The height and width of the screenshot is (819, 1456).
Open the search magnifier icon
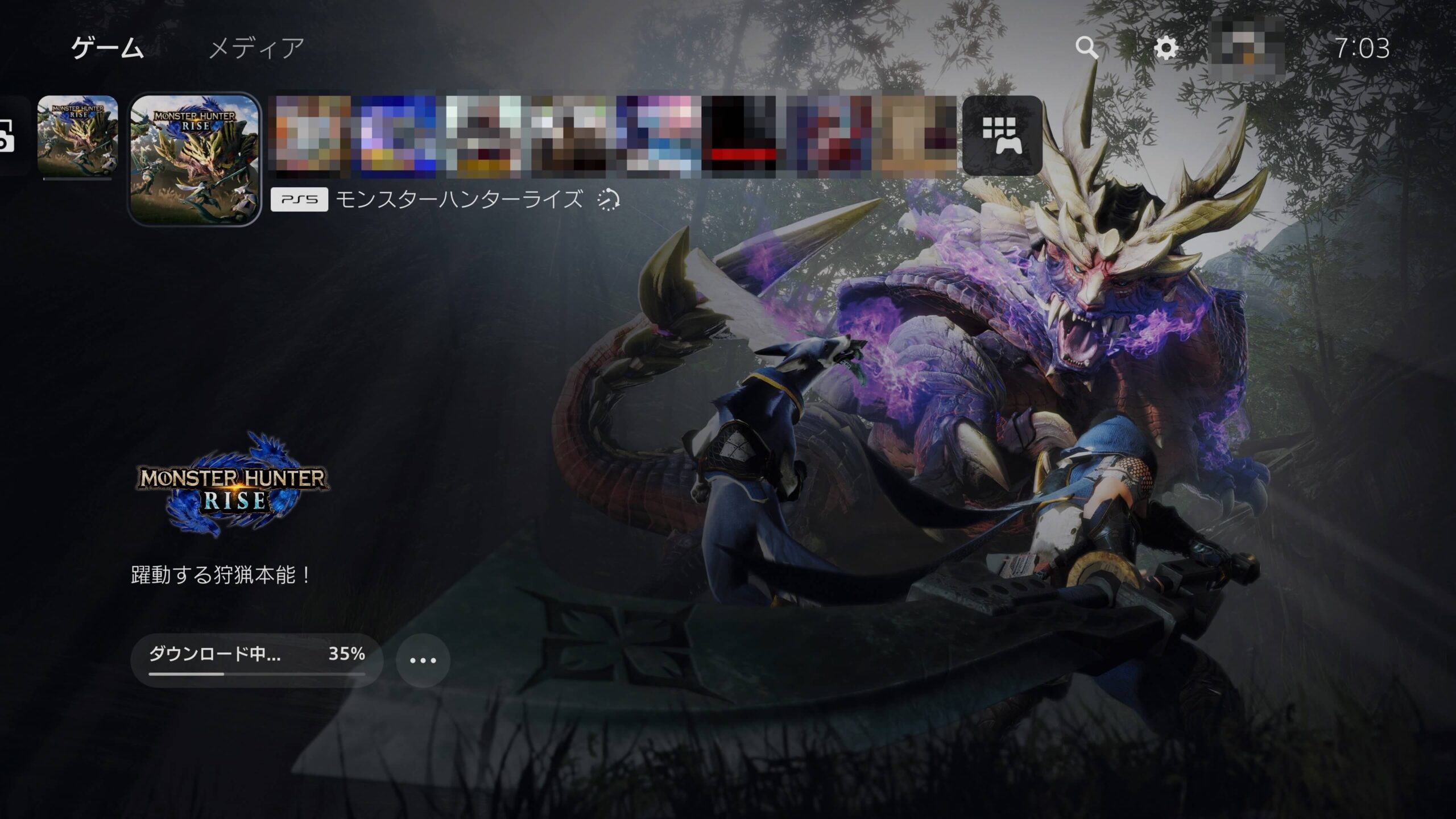pos(1086,48)
